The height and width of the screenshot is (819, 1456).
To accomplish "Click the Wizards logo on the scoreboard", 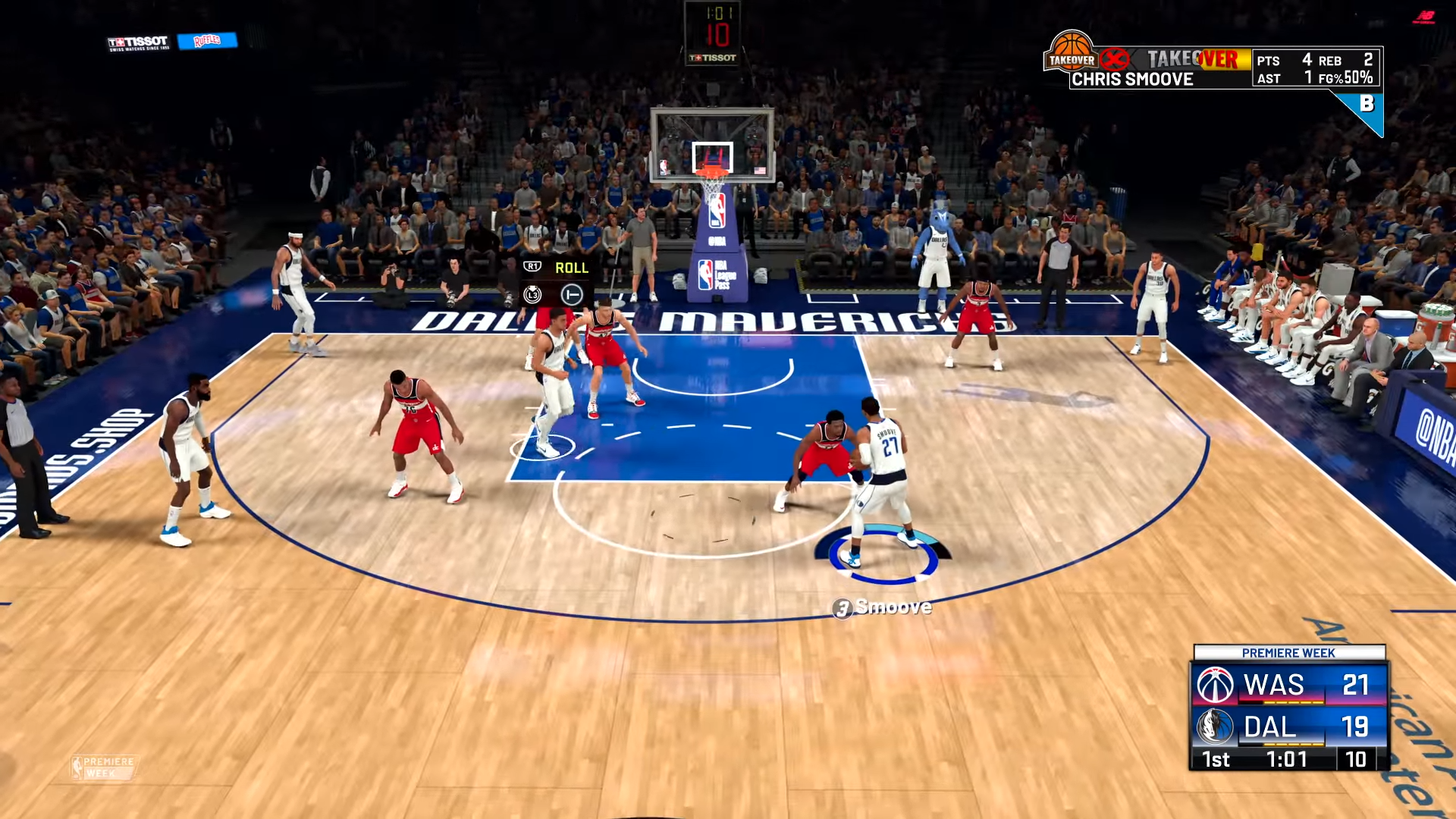I will (1215, 685).
